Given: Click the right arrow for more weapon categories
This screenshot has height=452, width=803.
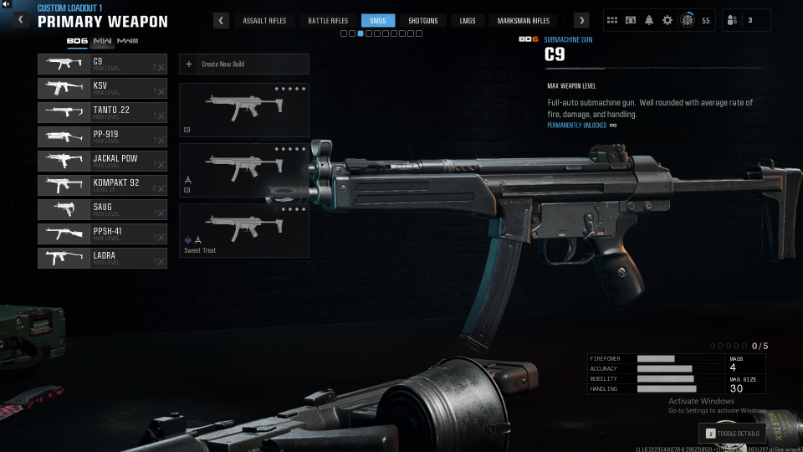Looking at the screenshot, I should [x=581, y=20].
